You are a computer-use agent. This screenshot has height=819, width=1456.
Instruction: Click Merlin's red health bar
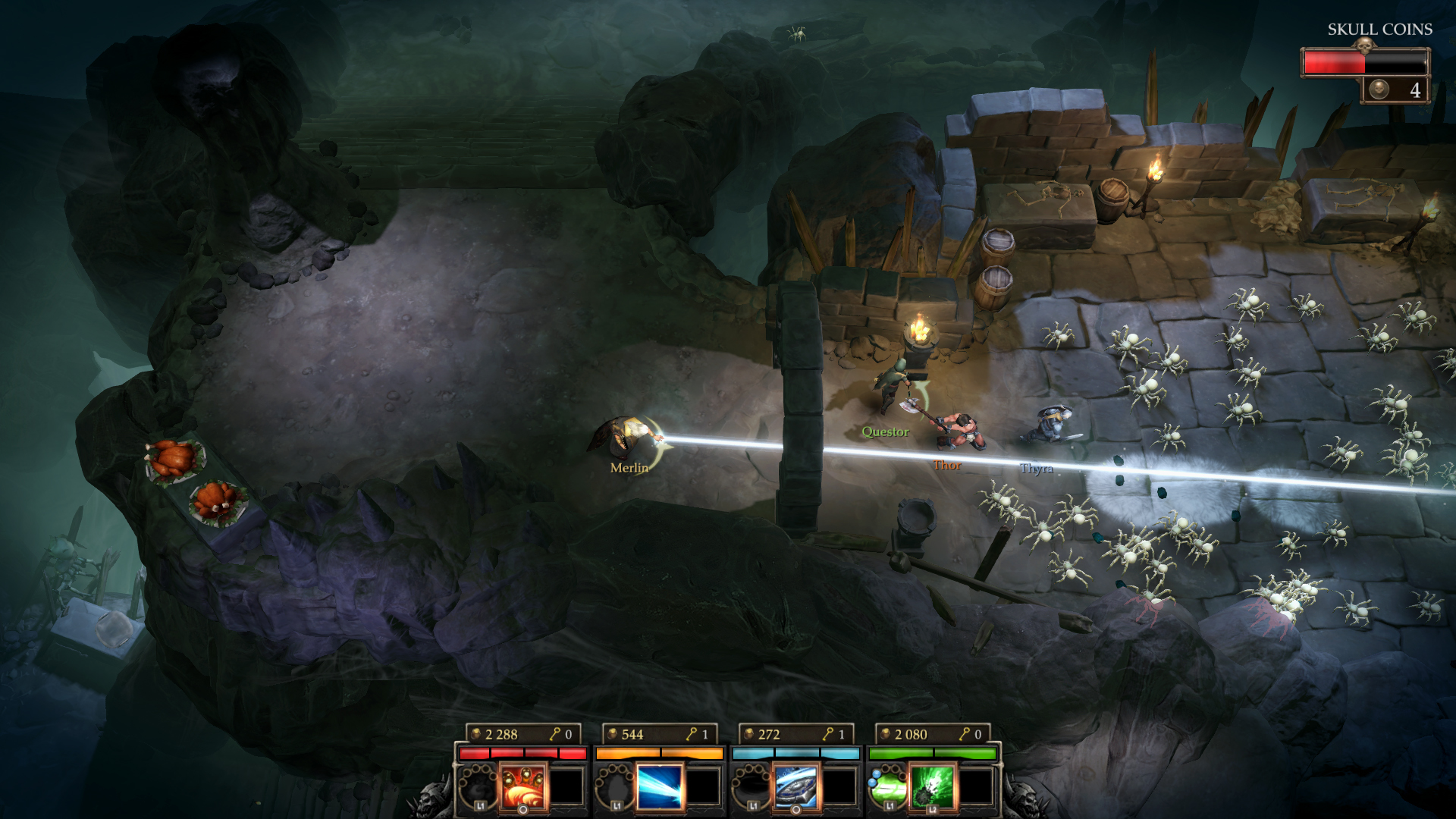(523, 752)
